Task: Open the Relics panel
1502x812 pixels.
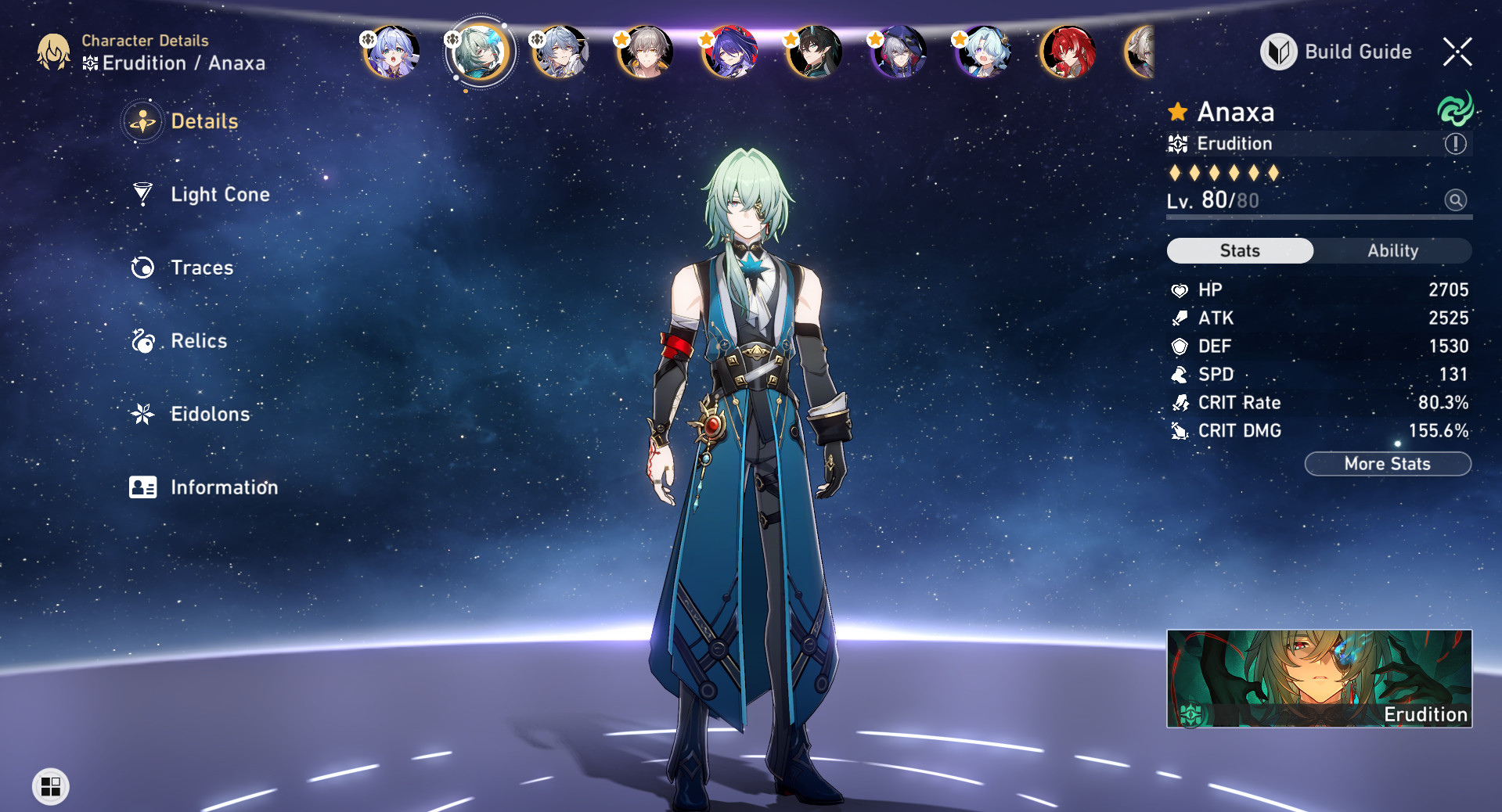Action: point(197,340)
